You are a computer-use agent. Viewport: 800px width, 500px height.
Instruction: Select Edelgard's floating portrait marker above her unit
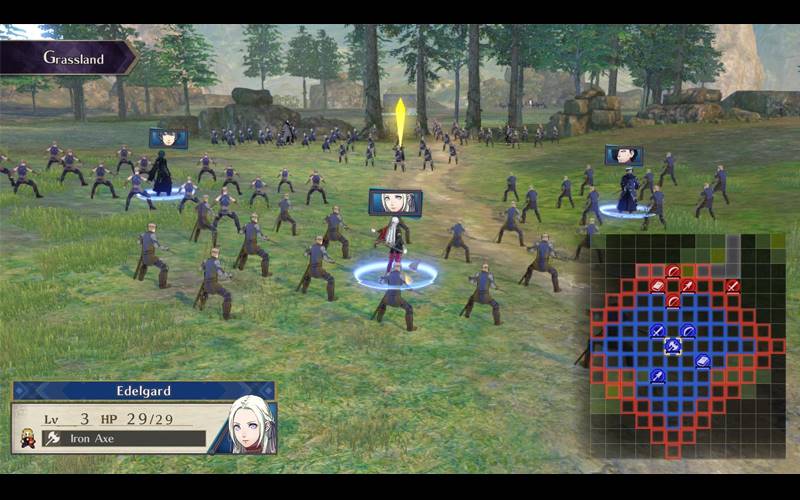click(x=395, y=202)
